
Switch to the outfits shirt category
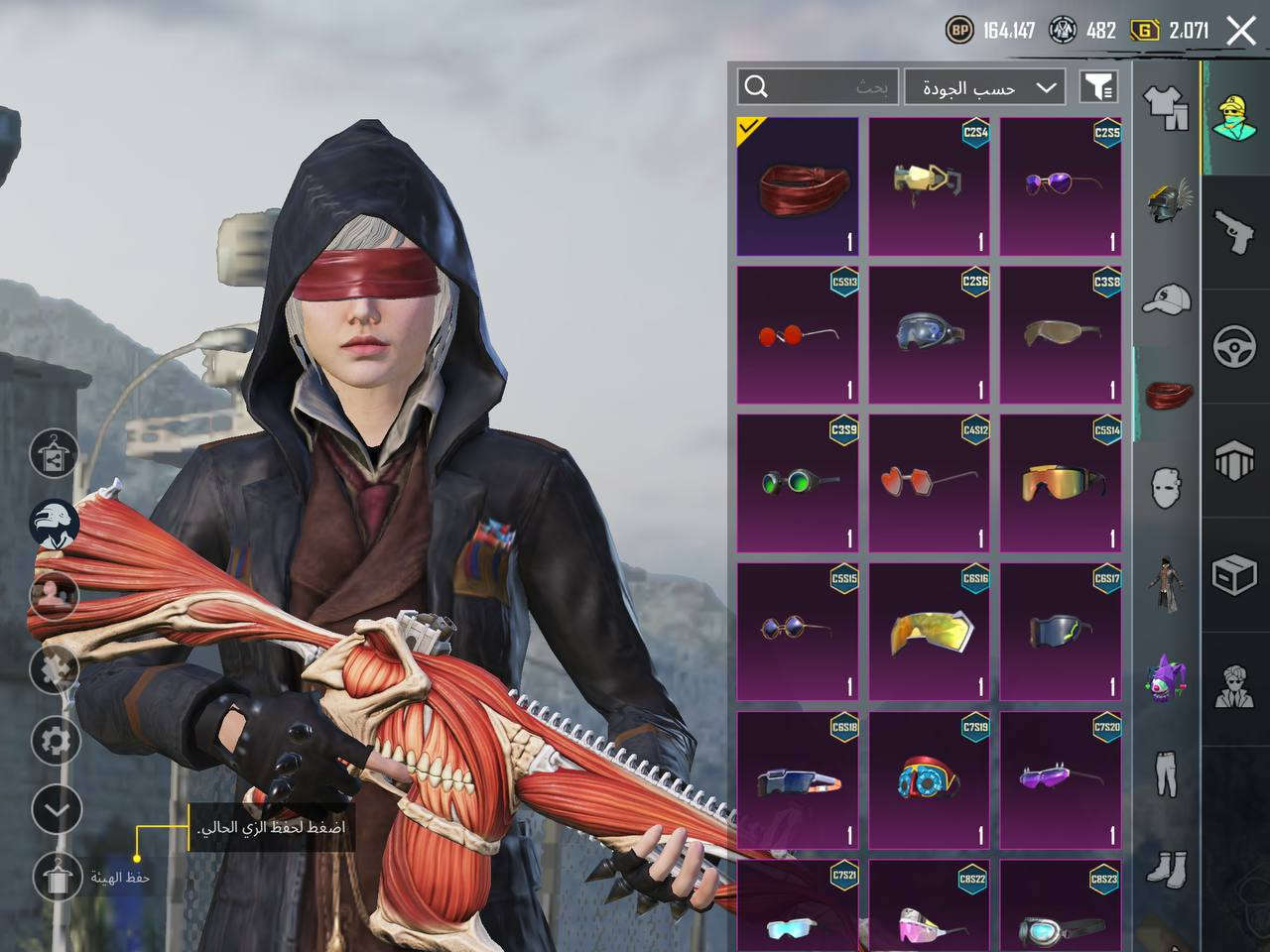1167,106
